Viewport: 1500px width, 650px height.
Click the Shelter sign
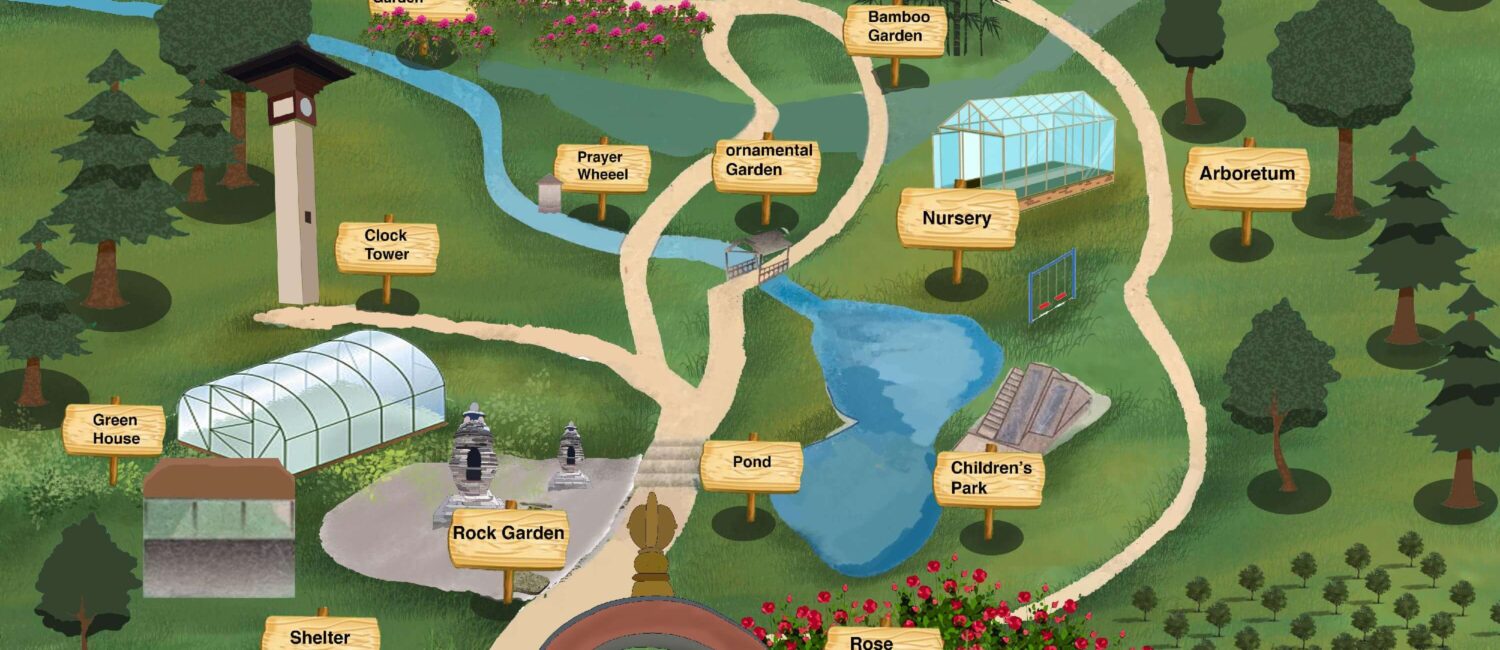(x=321, y=636)
